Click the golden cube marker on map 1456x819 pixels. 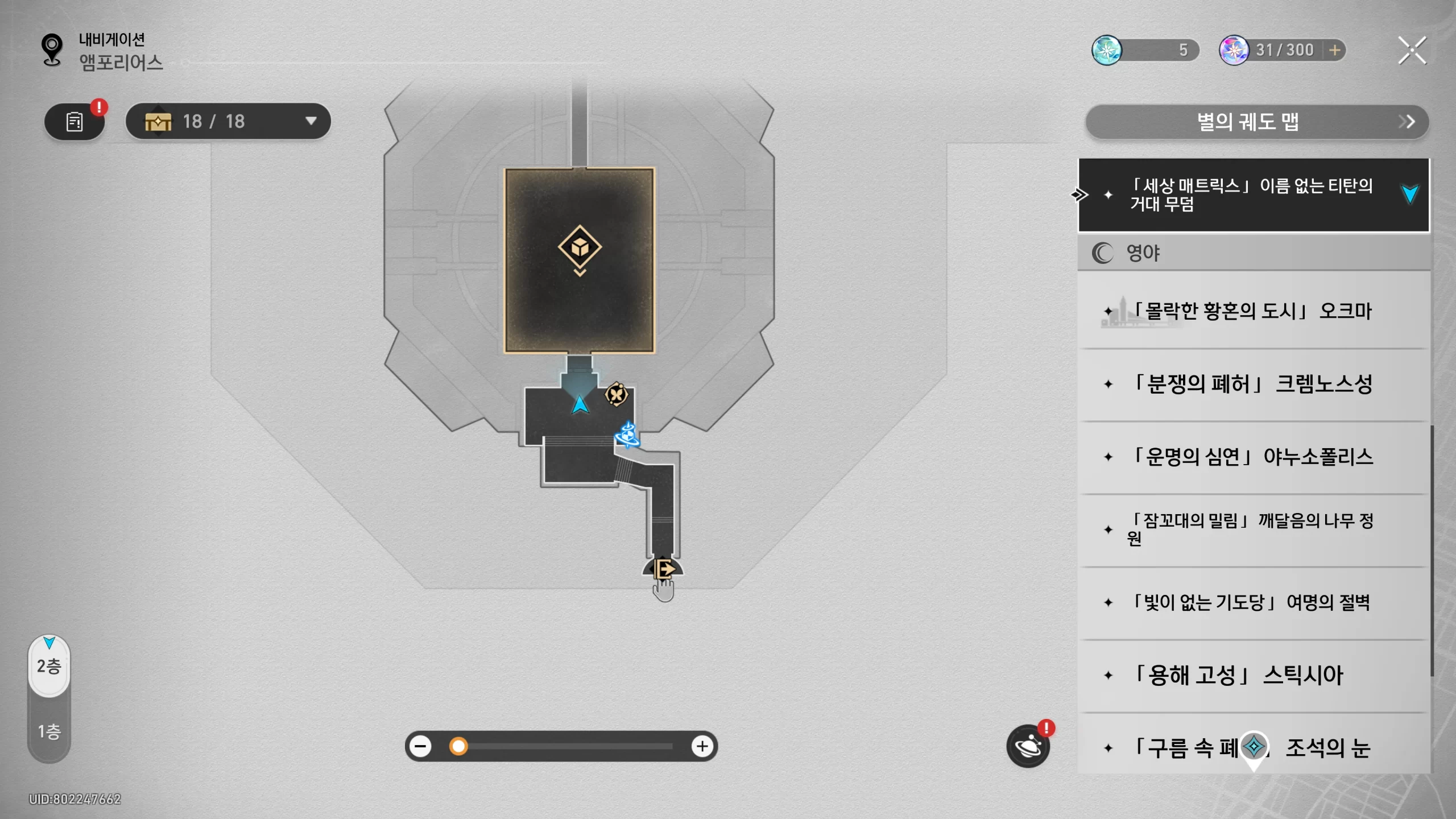(x=580, y=247)
